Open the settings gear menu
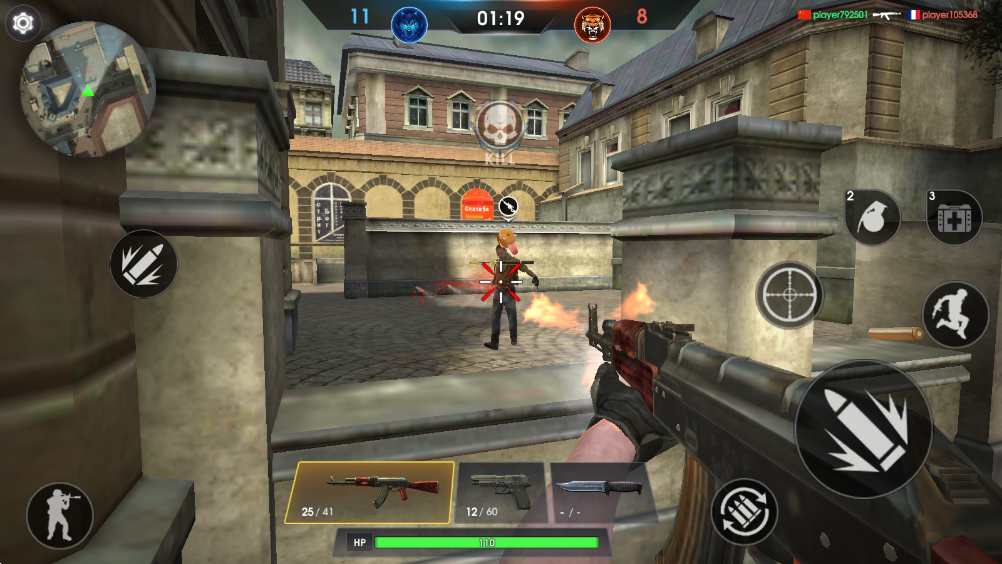 pos(23,22)
